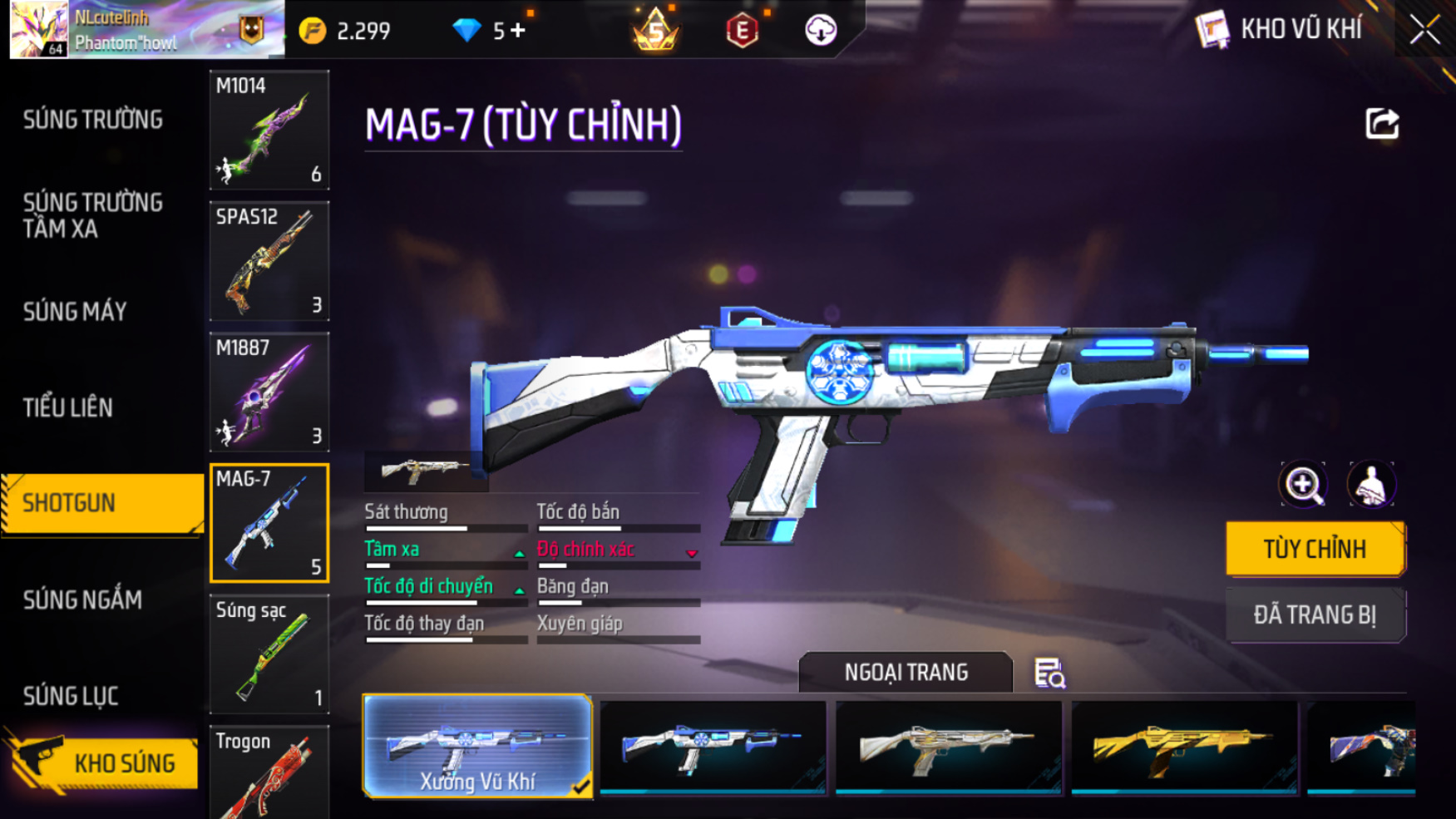Select the Súng Máy category
Screen dimensions: 1456x819
75,312
